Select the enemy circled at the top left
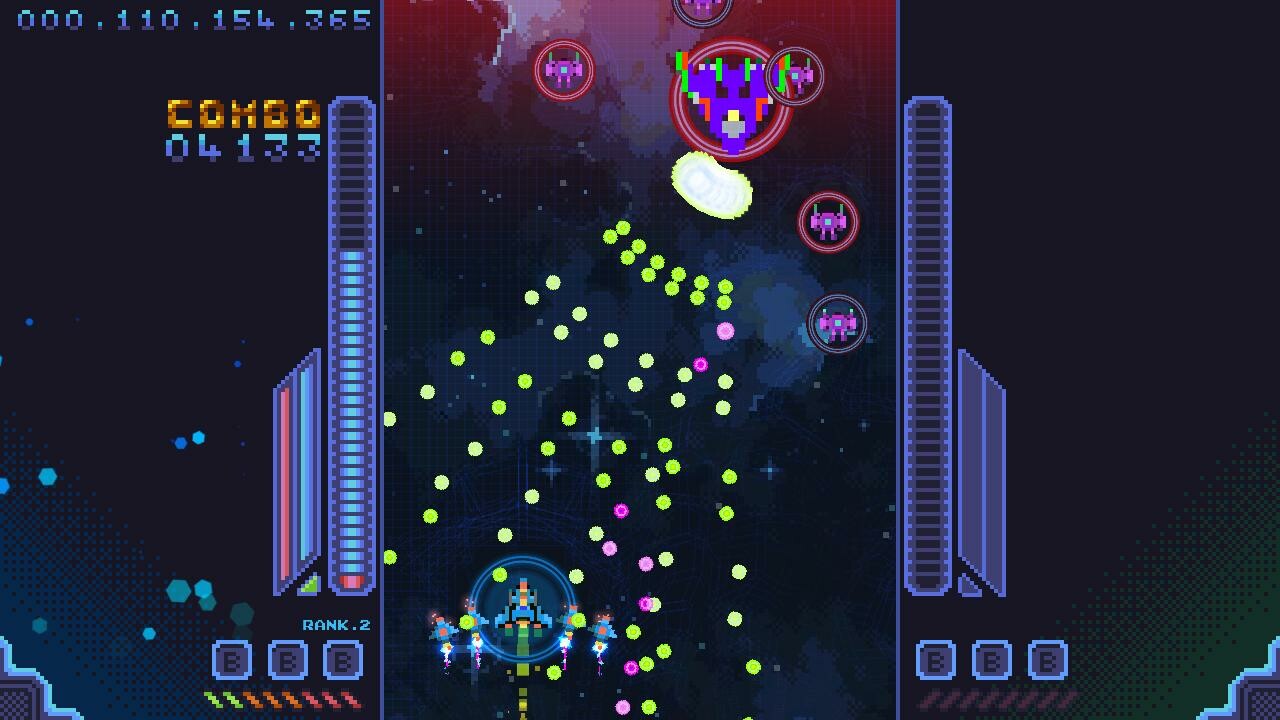Viewport: 1280px width, 720px height. [x=564, y=70]
